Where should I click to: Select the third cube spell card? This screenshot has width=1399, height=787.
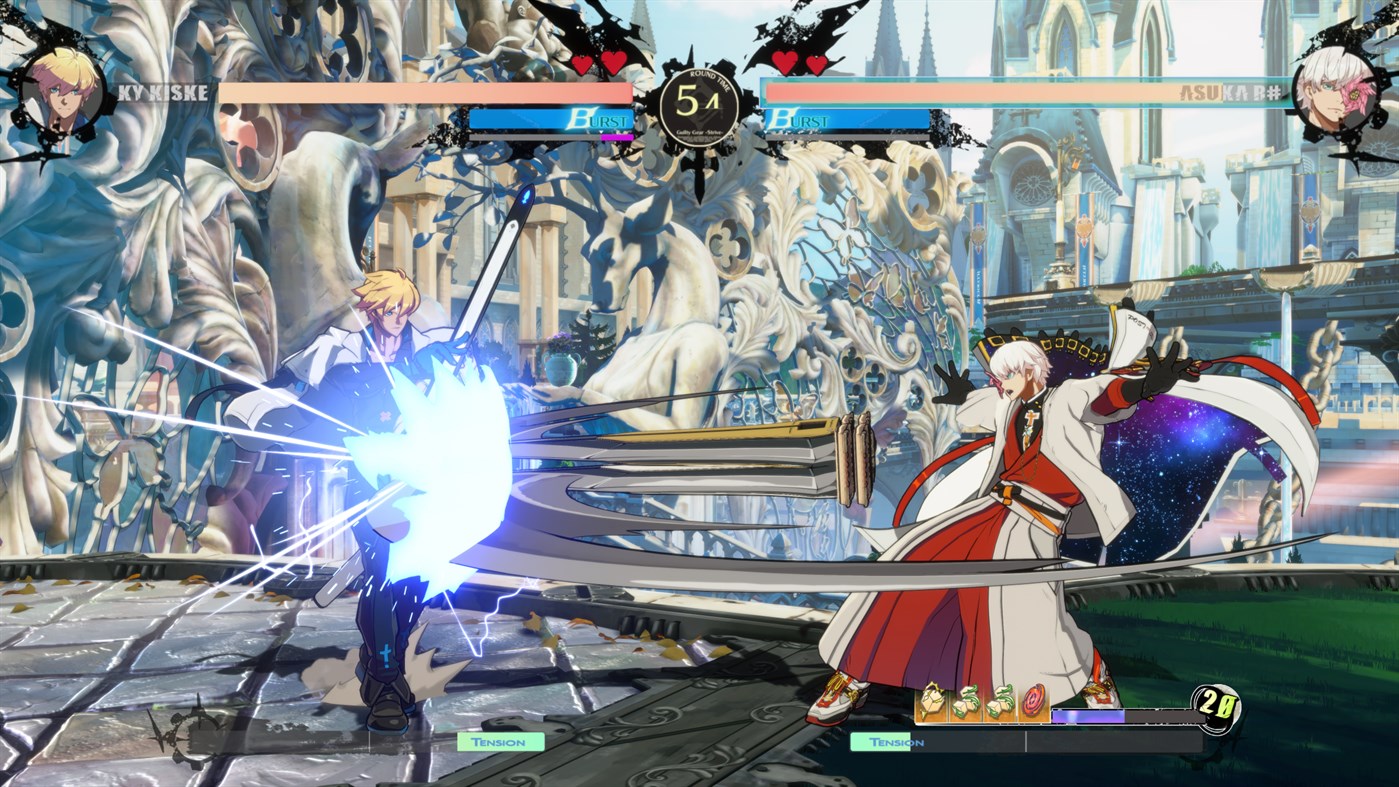point(1001,702)
